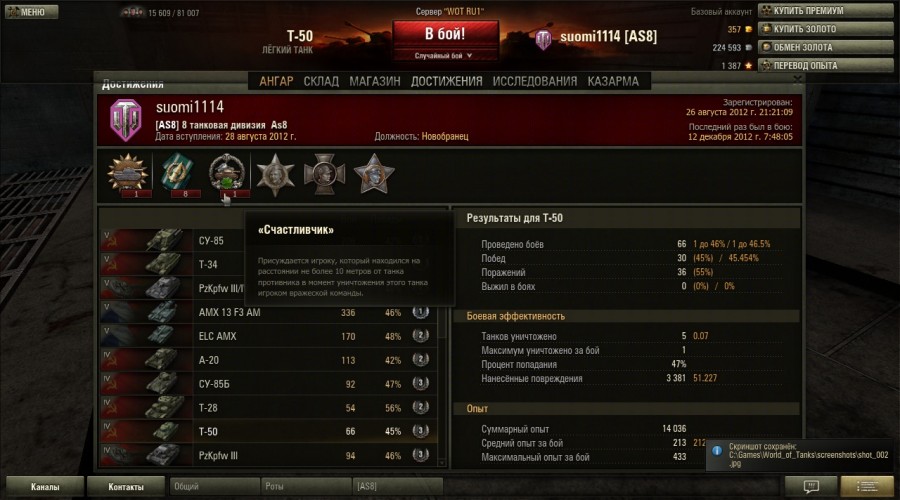
Task: Open the Перевод опыта option
Action: click(x=828, y=65)
